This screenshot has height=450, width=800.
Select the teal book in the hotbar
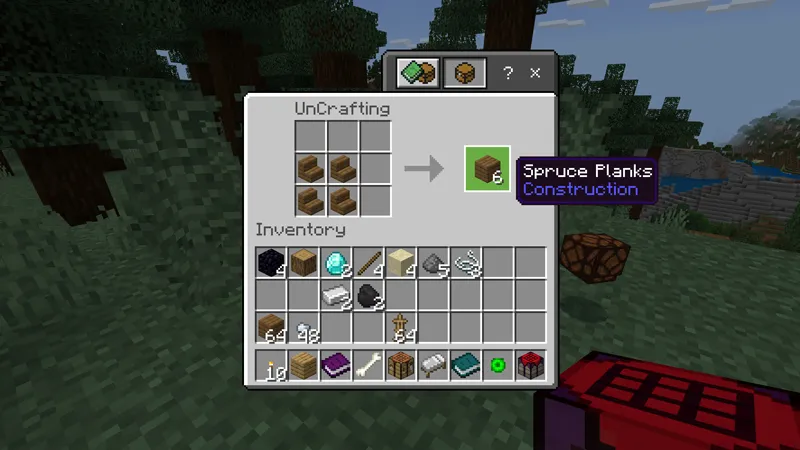pyautogui.click(x=465, y=365)
